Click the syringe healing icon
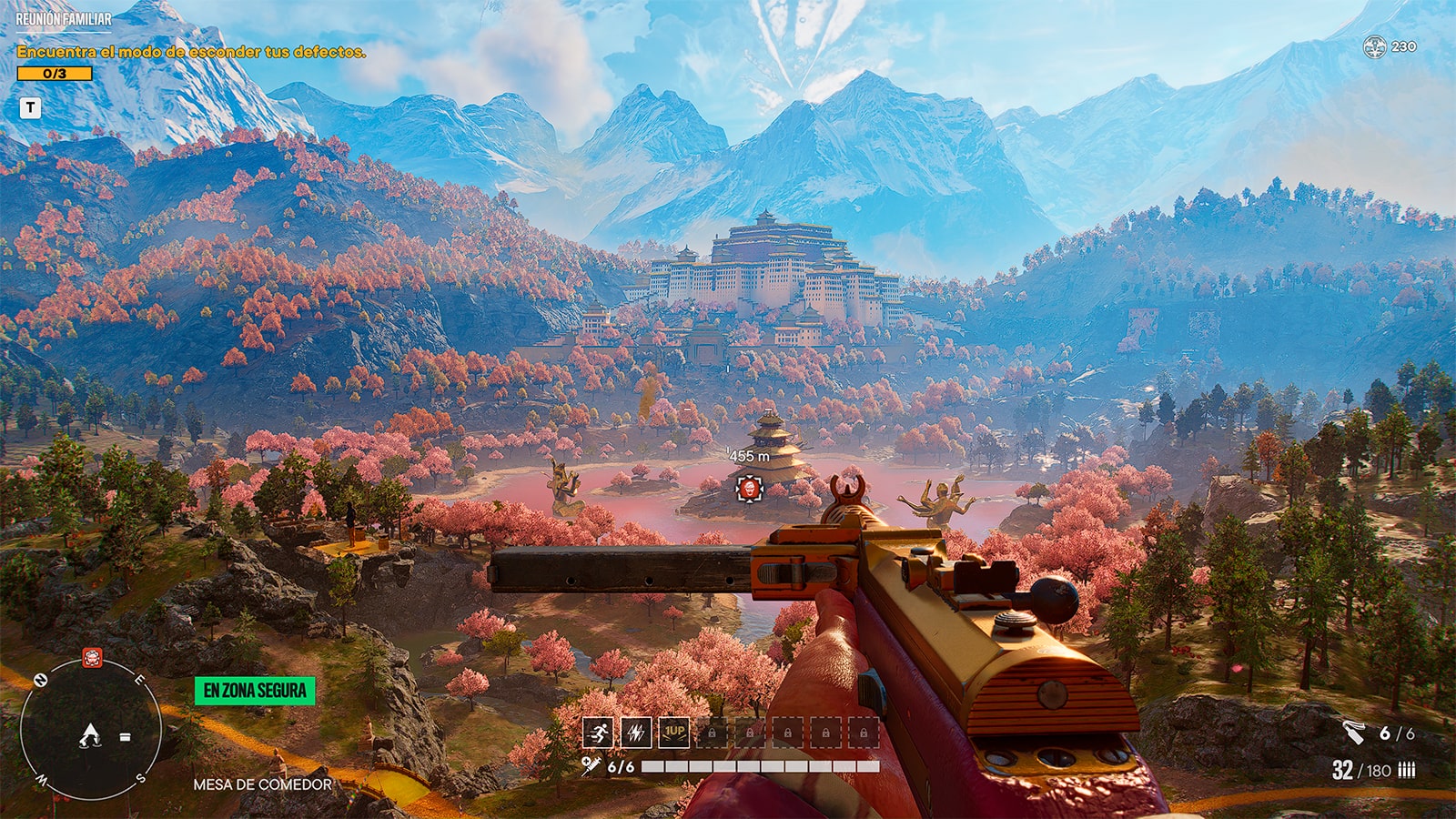This screenshot has height=819, width=1456. 591,766
